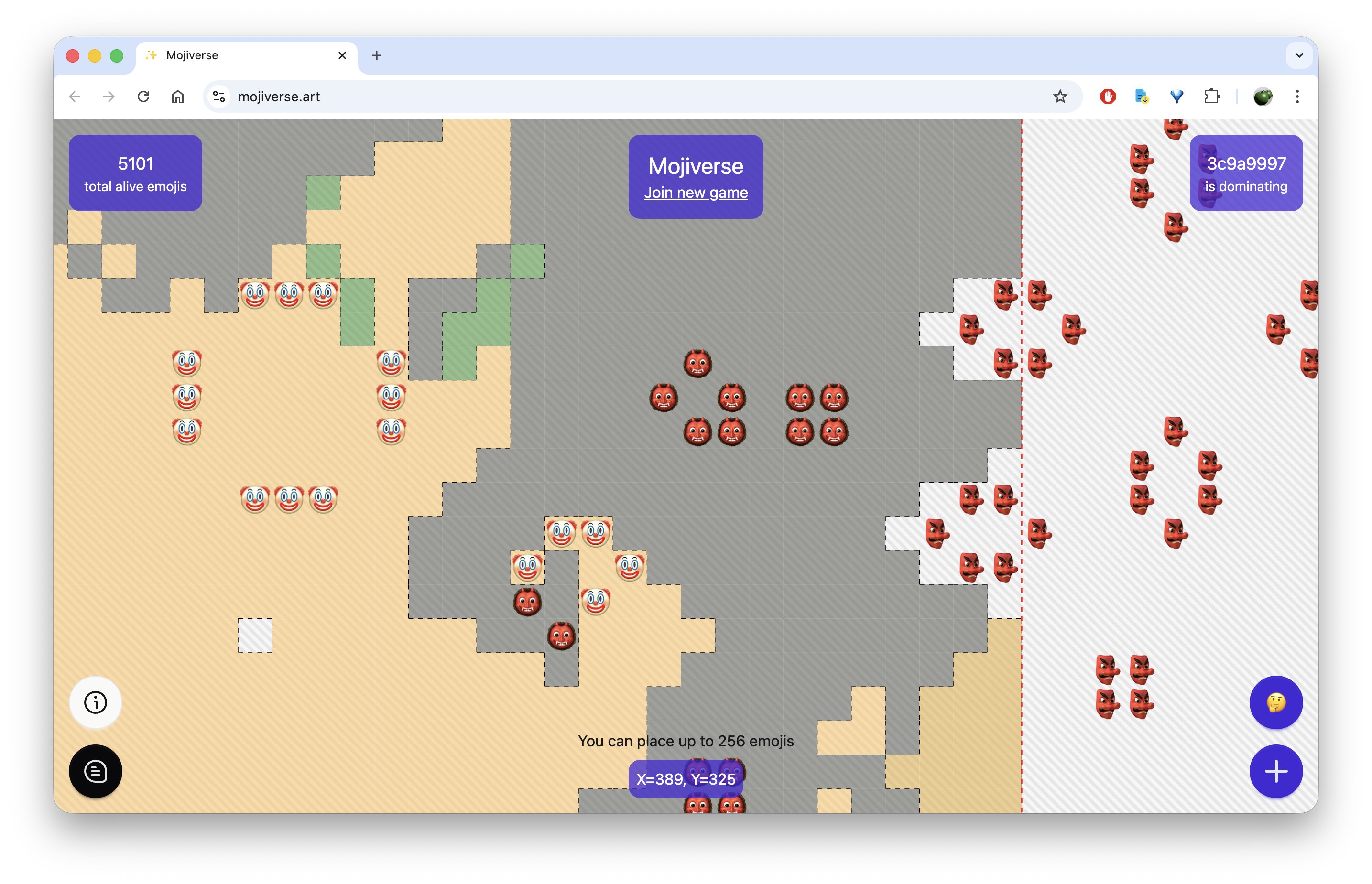Click the blue document download extension icon

1141,97
